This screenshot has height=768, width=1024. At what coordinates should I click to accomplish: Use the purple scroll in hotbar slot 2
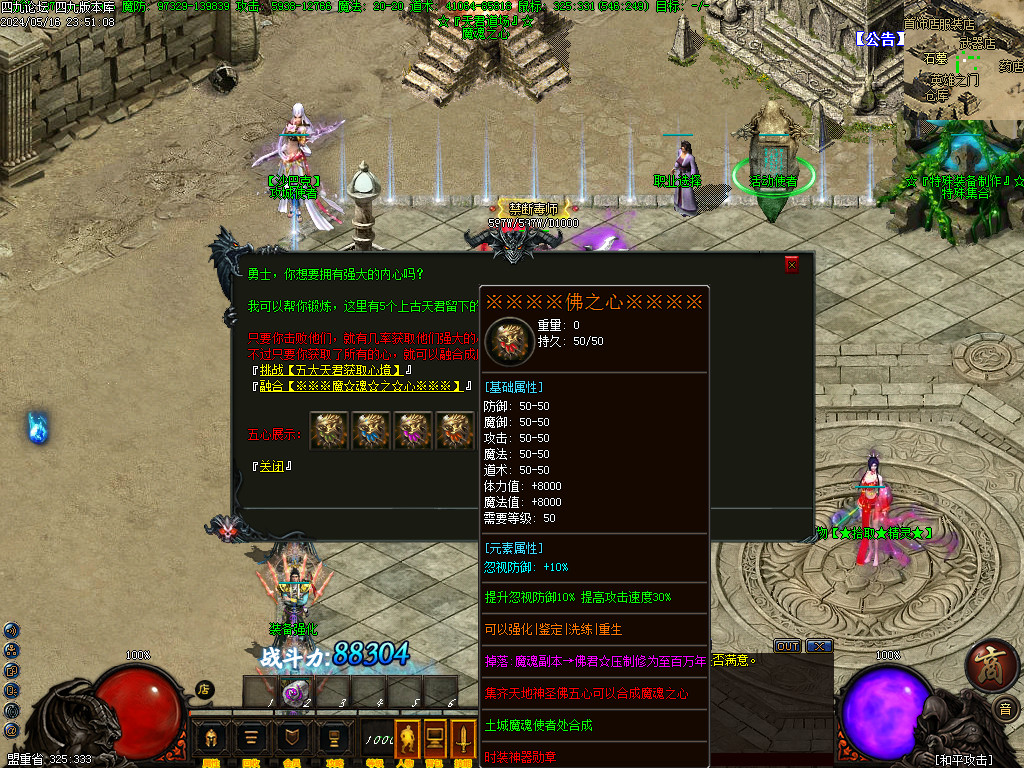[x=296, y=691]
